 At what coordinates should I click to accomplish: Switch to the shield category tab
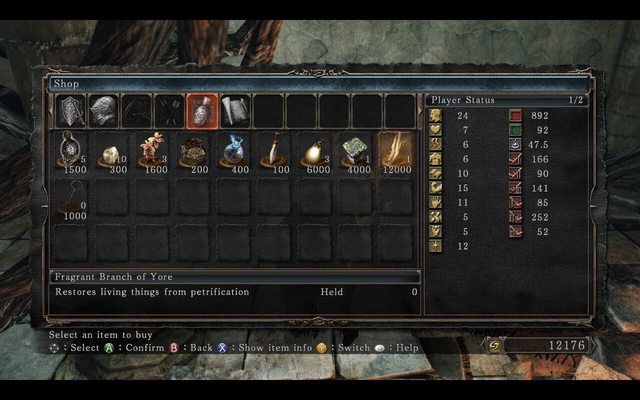point(71,111)
